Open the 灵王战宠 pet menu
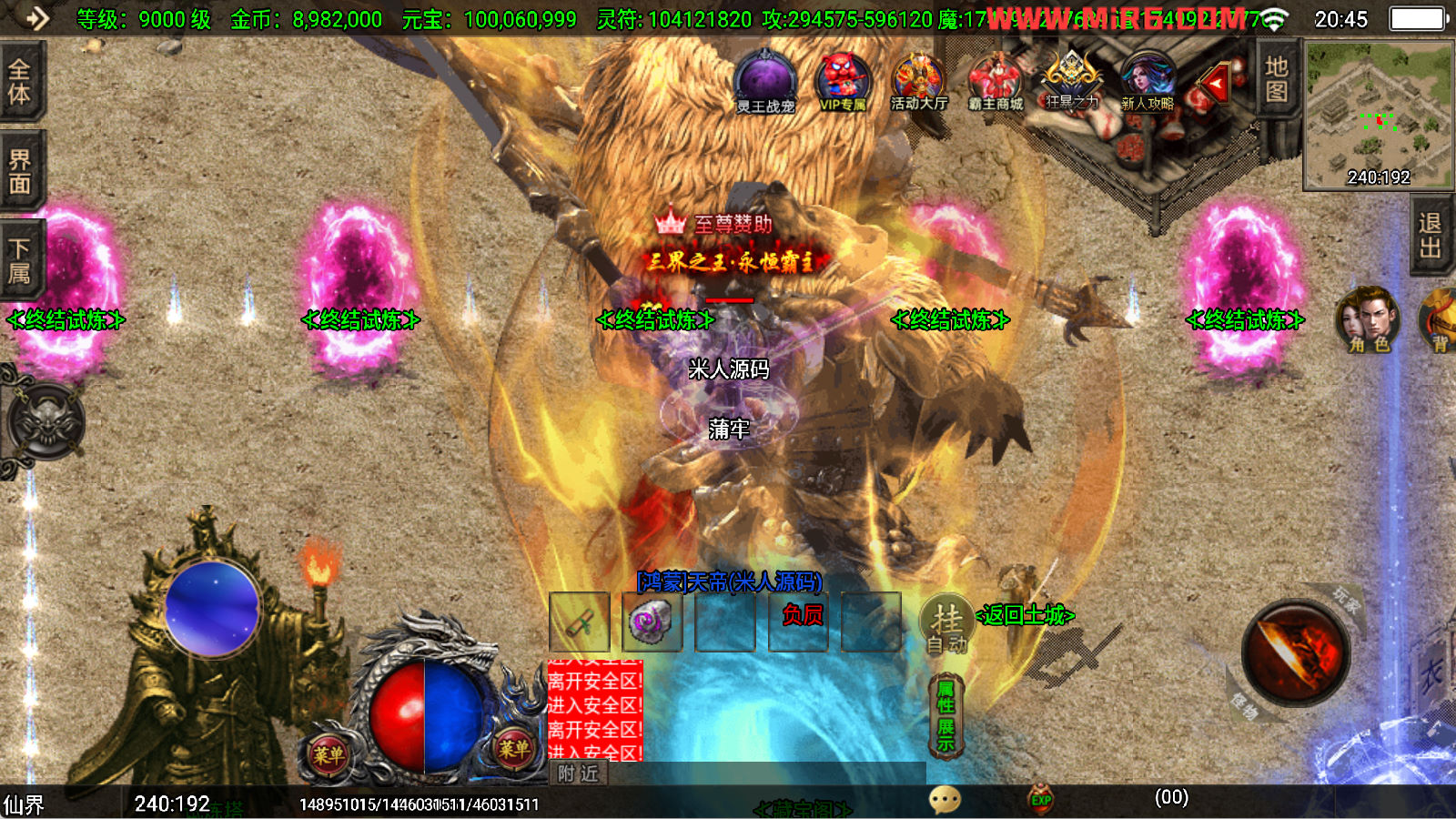1456x819 pixels. (765, 83)
